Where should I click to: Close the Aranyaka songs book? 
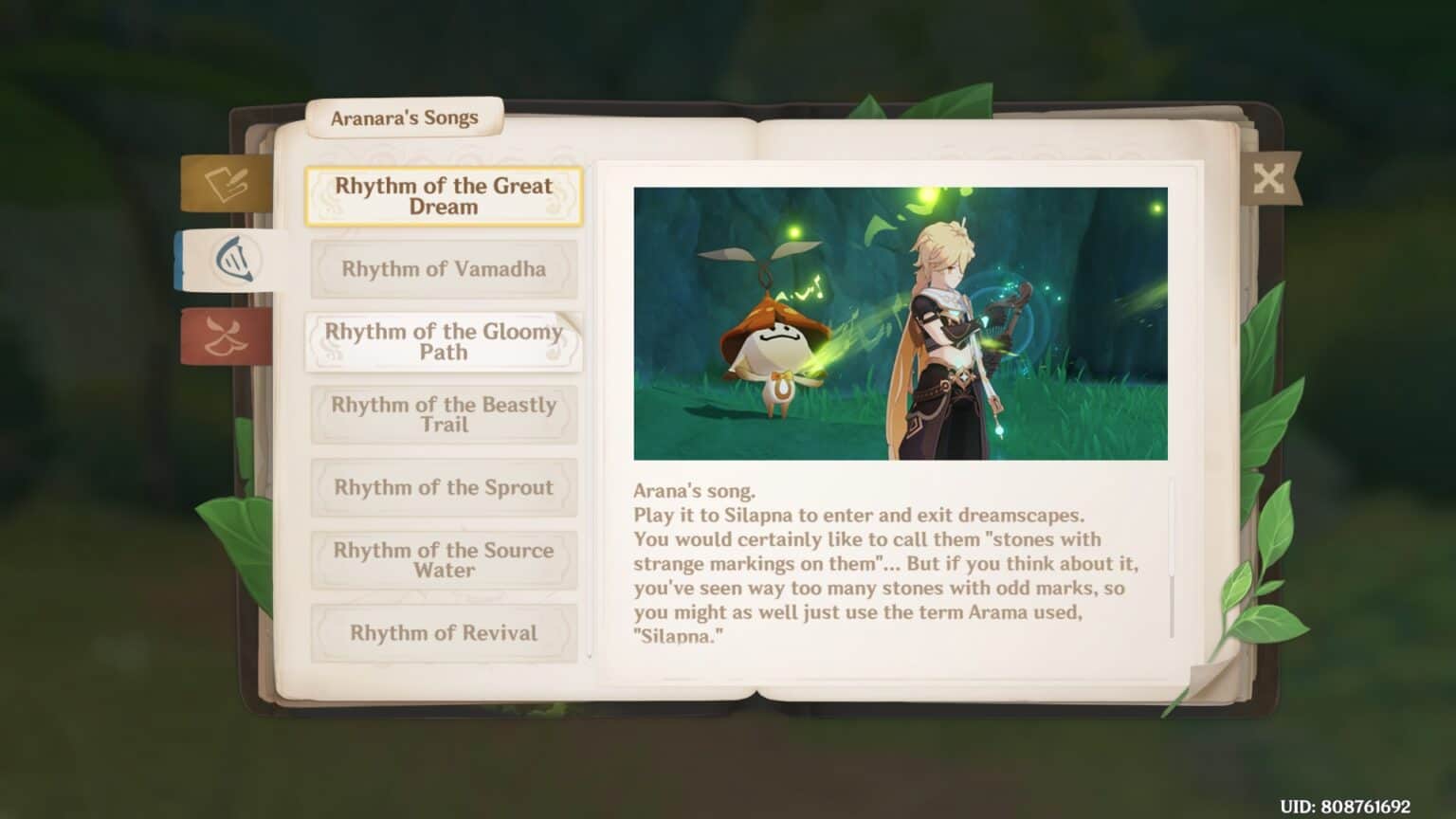[1270, 179]
